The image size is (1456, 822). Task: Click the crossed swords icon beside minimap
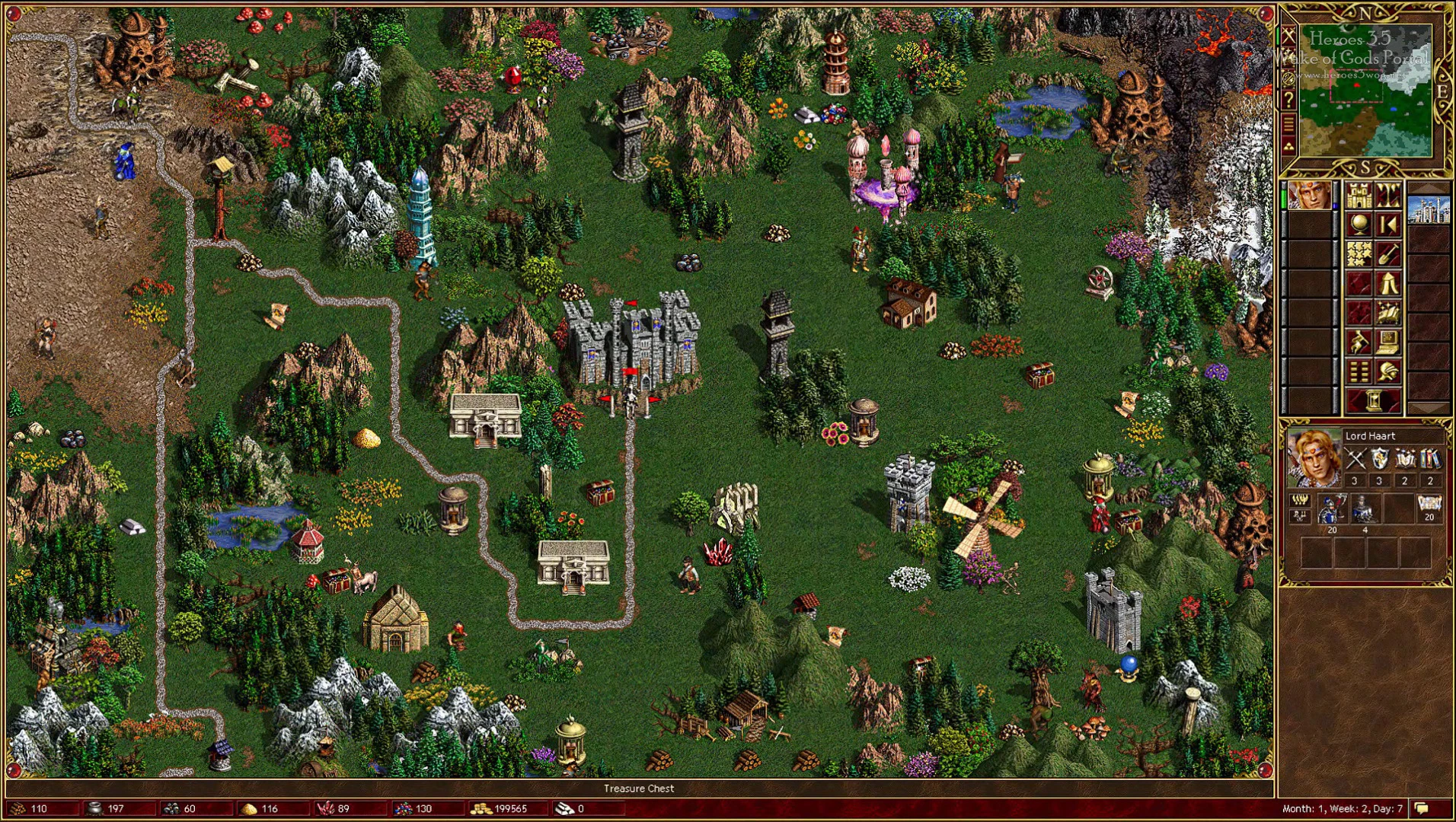click(x=1288, y=36)
